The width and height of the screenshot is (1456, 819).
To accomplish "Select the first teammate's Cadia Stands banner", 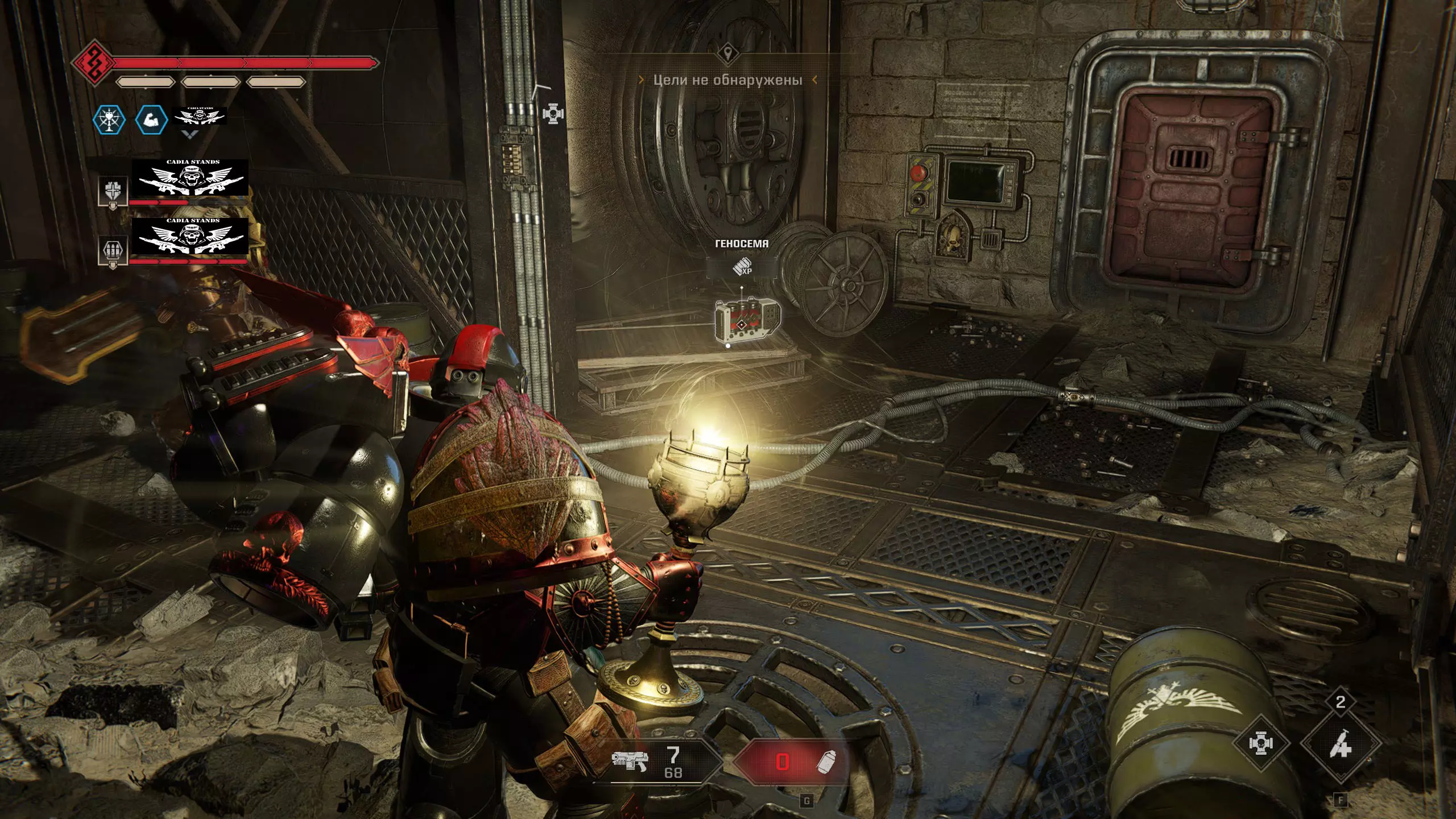I will click(190, 178).
